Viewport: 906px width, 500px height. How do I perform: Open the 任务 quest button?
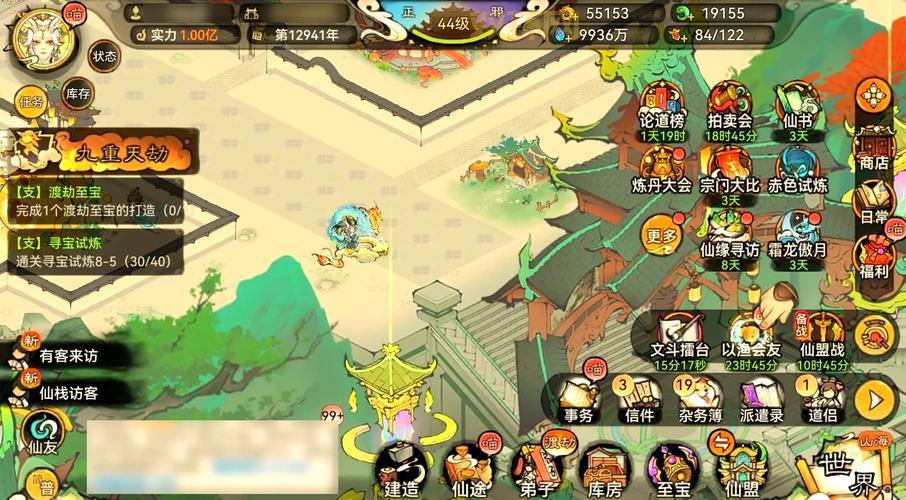point(31,101)
